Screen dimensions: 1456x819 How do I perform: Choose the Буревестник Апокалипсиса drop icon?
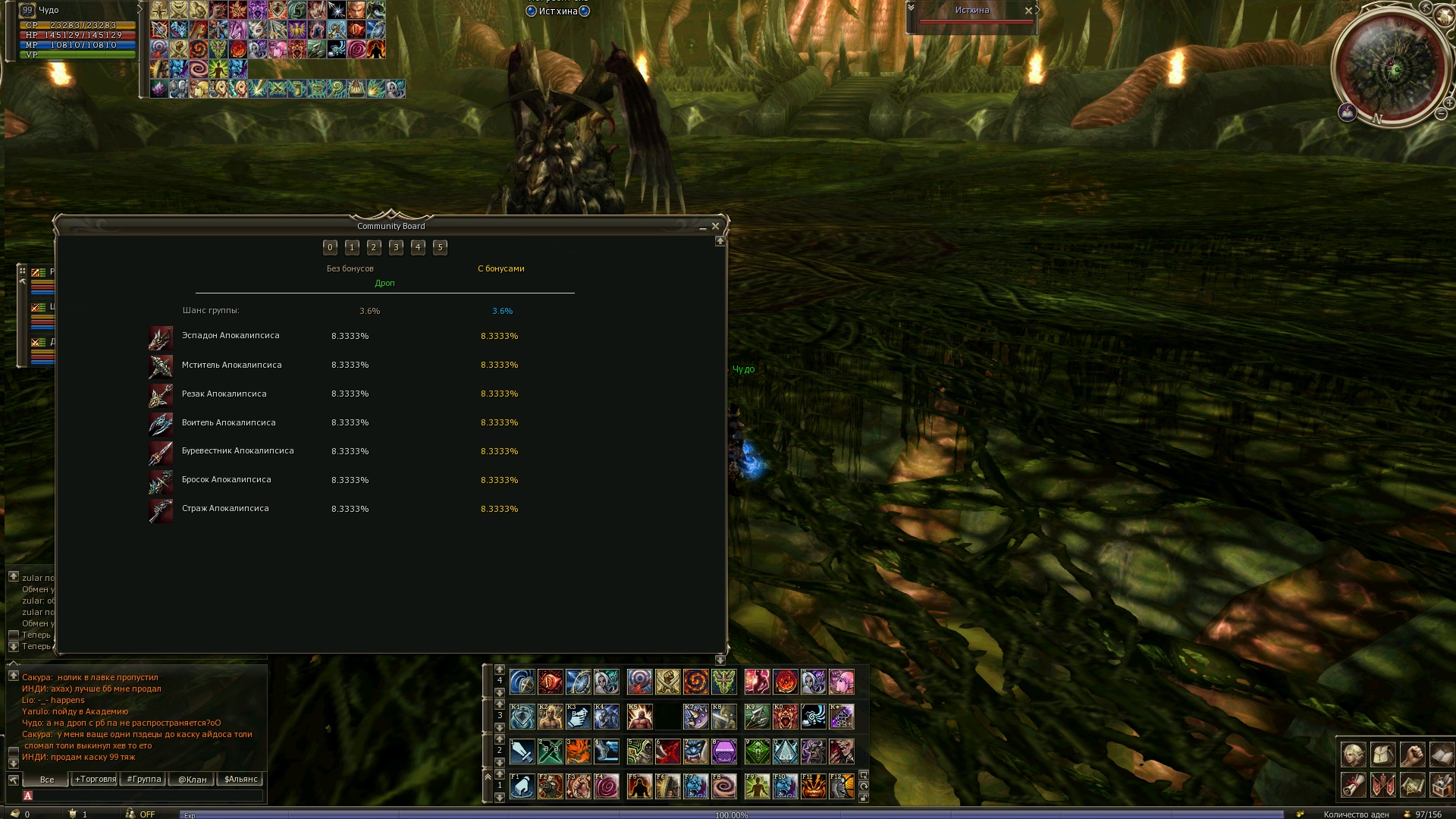click(x=161, y=453)
